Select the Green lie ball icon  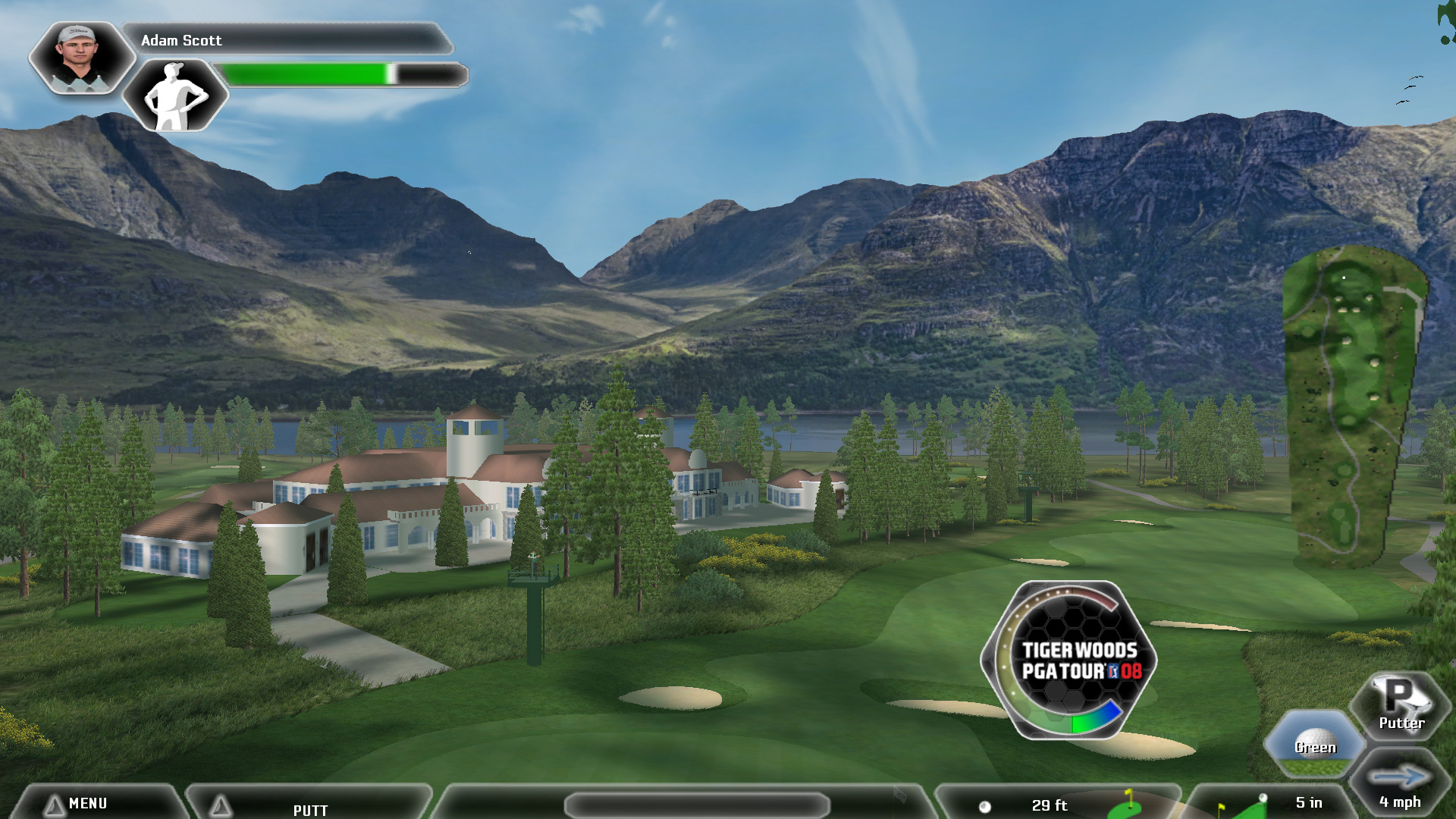pos(1315,744)
